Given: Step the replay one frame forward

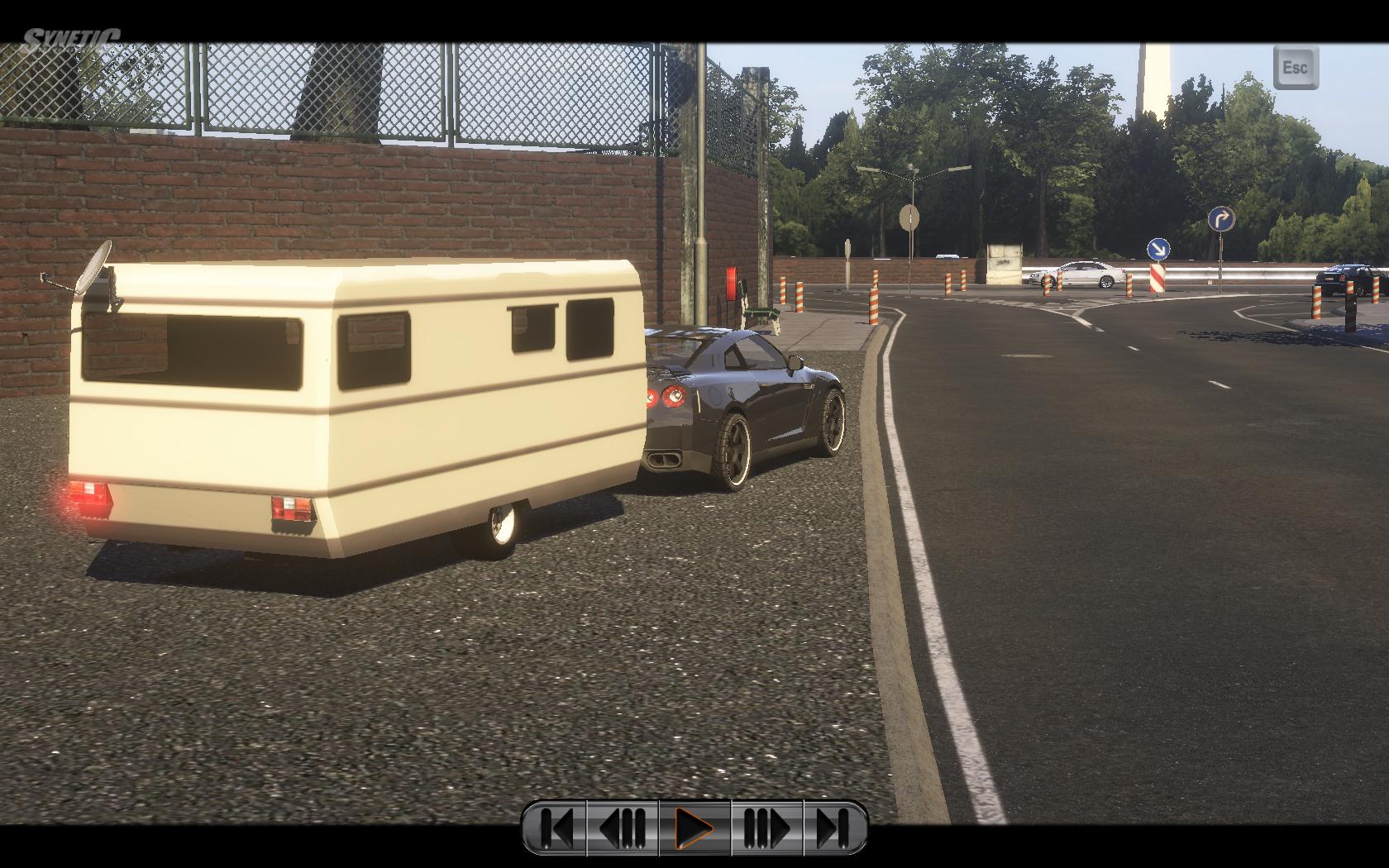Looking at the screenshot, I should [x=766, y=827].
